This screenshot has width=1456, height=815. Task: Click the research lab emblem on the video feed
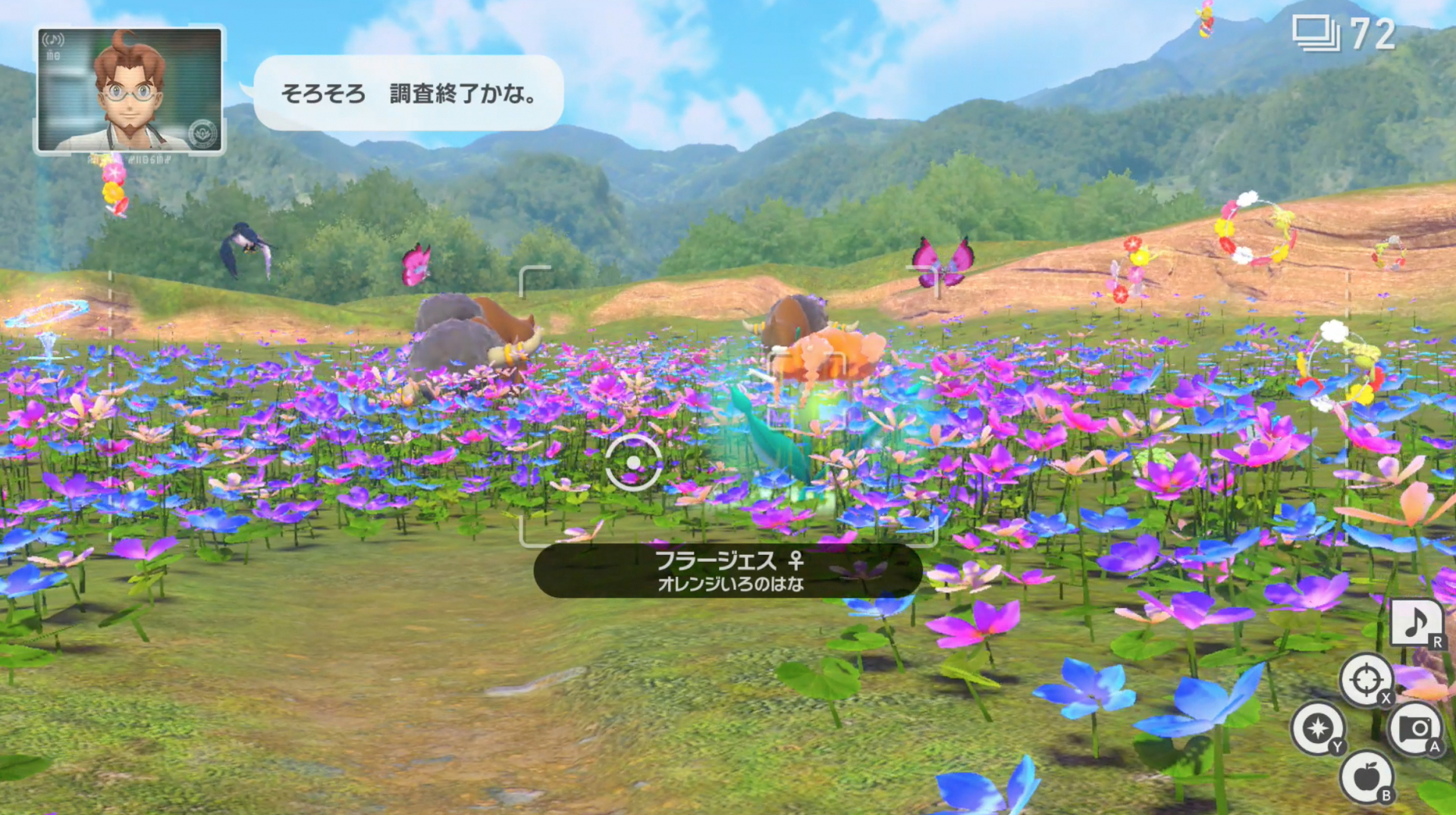click(202, 133)
